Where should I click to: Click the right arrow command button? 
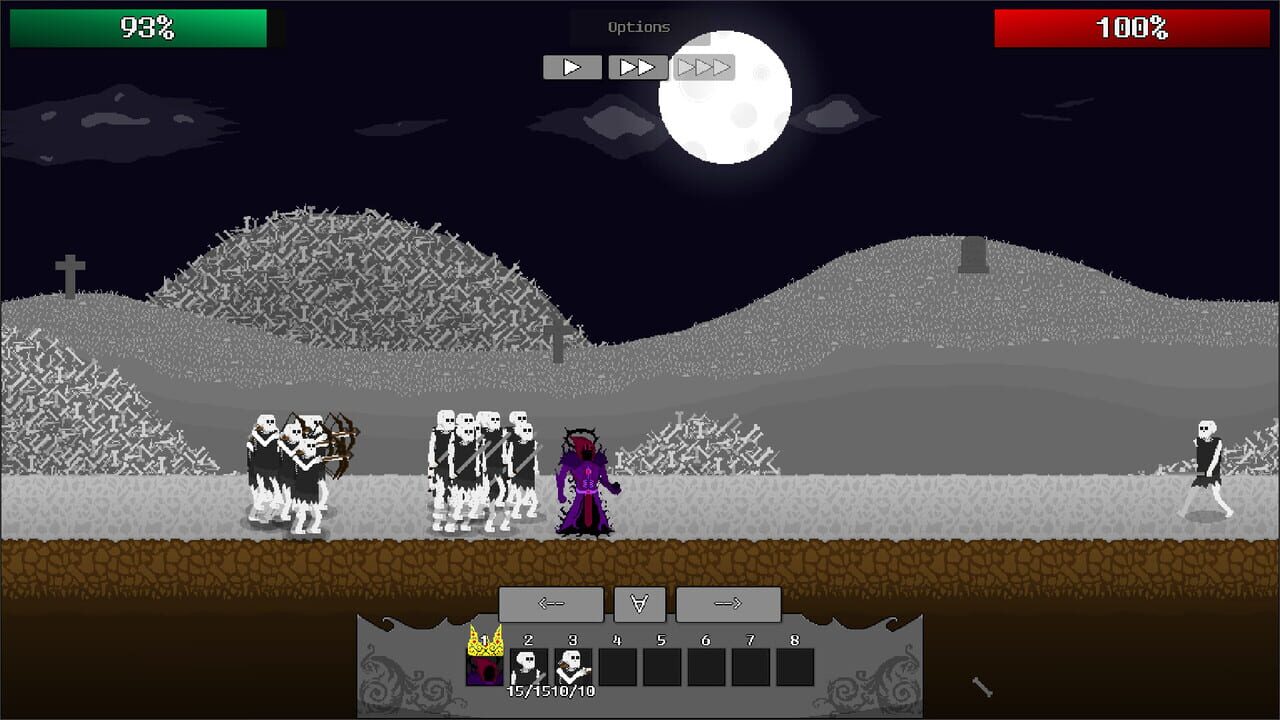[728, 604]
